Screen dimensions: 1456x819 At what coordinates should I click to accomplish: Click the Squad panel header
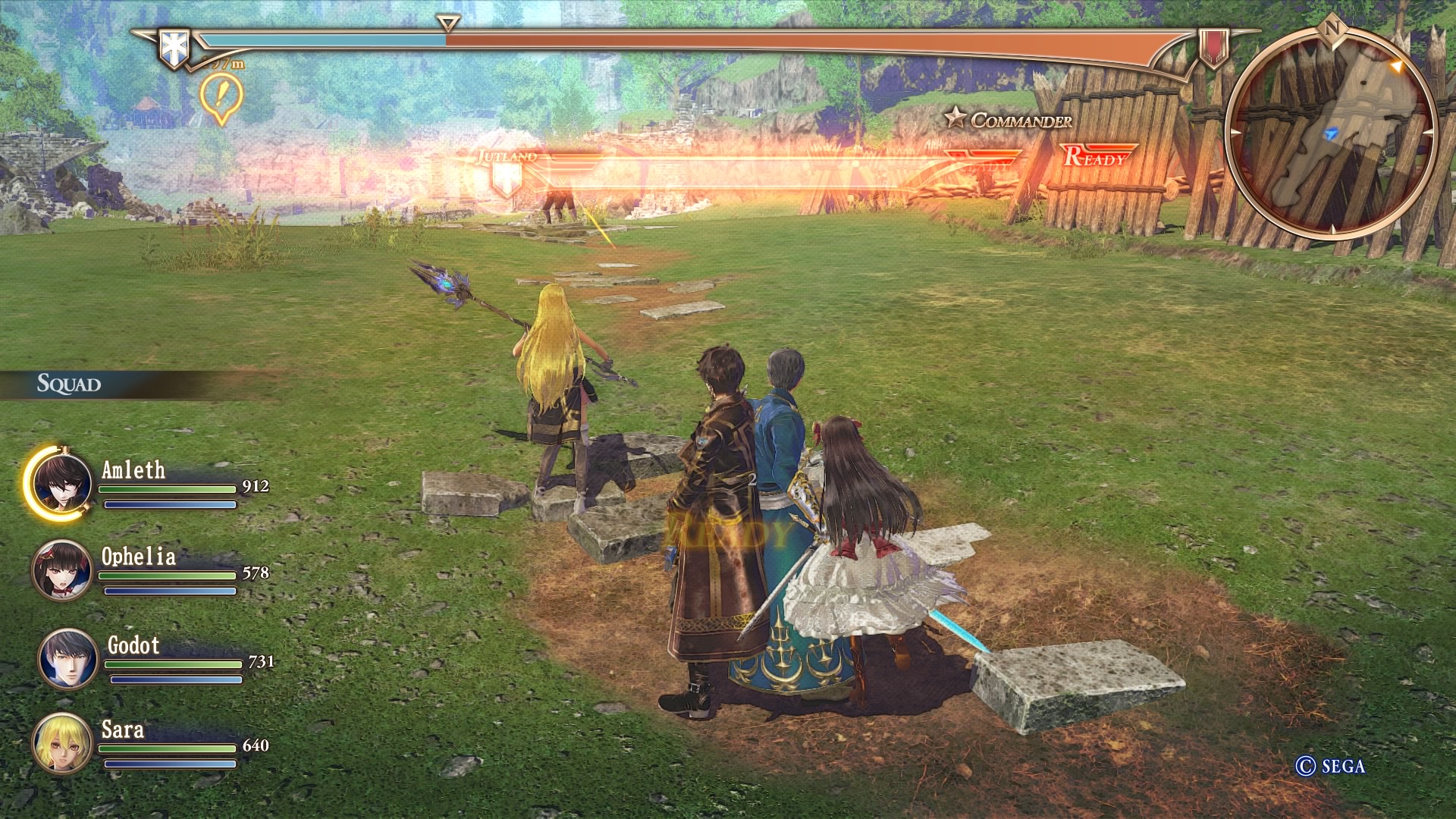pos(70,384)
